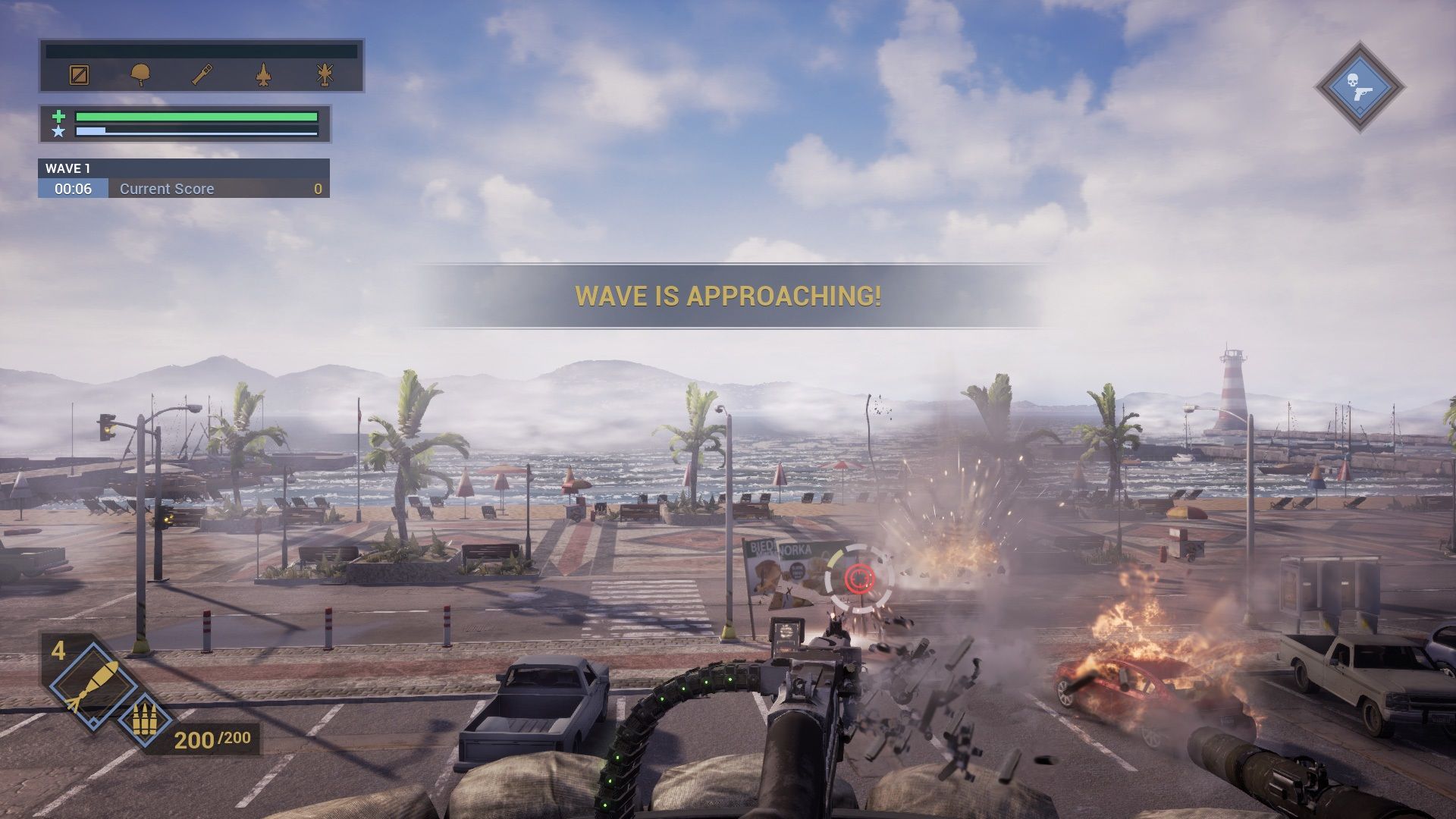Click the score value showing 0
The width and height of the screenshot is (1456, 819).
click(318, 188)
